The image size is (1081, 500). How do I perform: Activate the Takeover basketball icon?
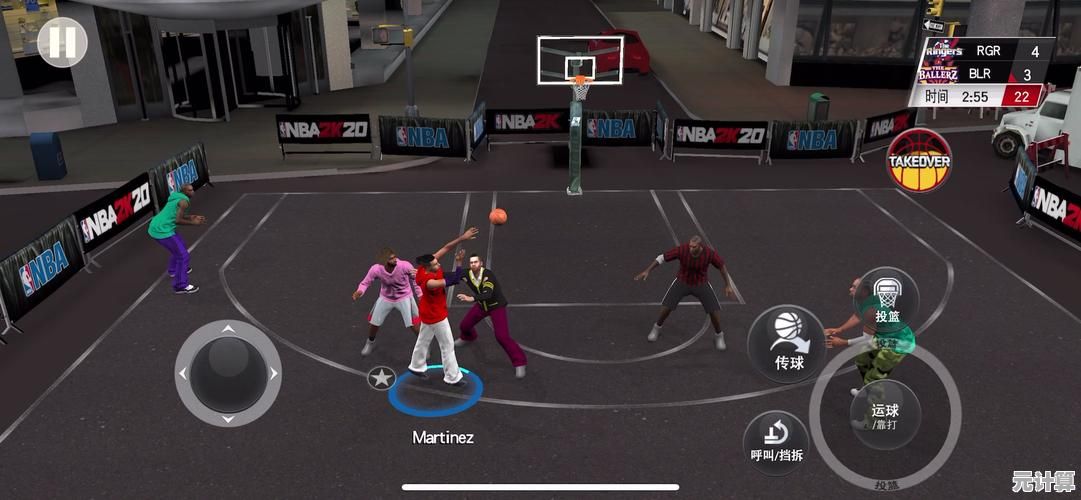click(x=918, y=160)
